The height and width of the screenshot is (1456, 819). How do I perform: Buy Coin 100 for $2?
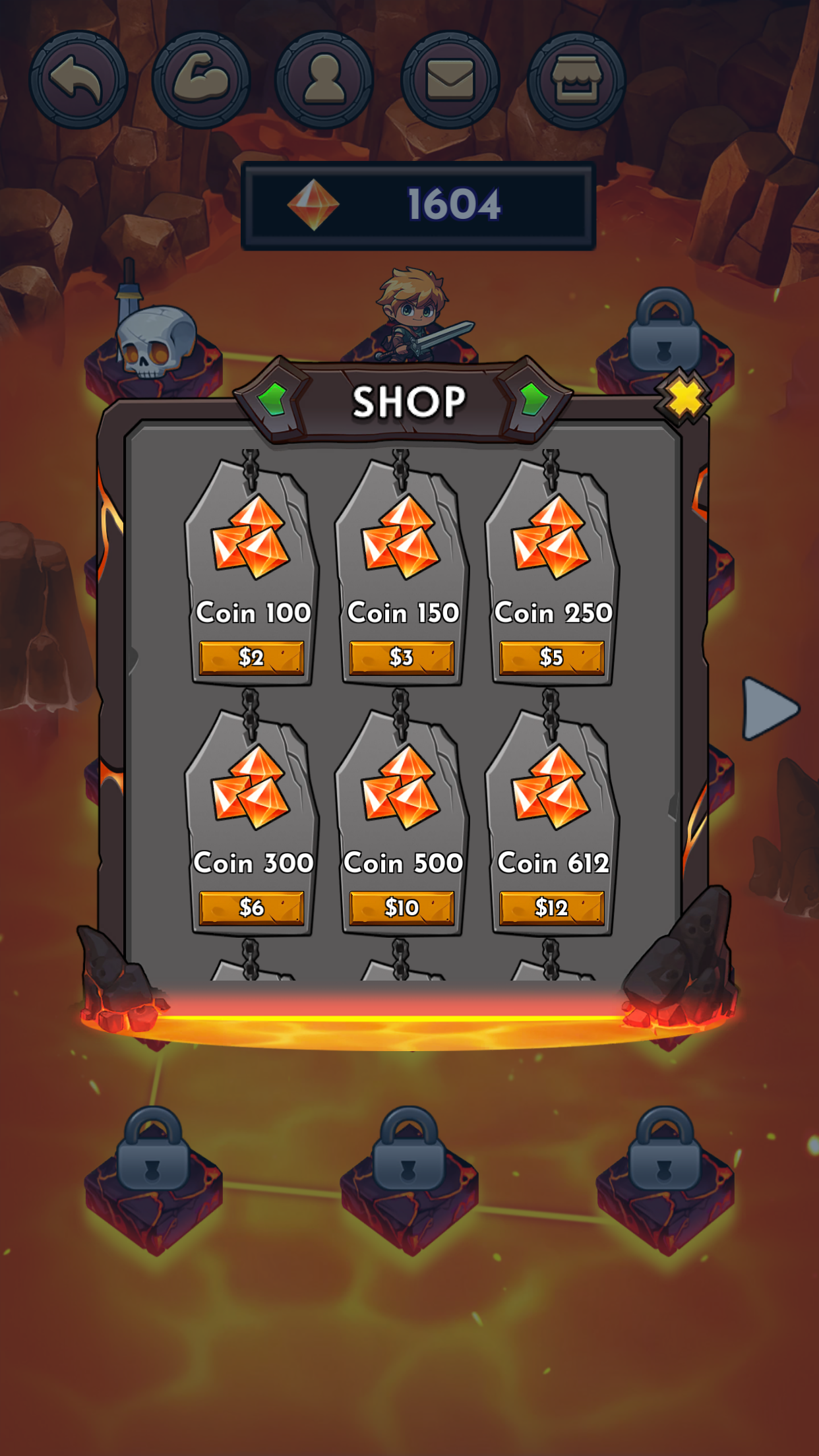[x=251, y=657]
